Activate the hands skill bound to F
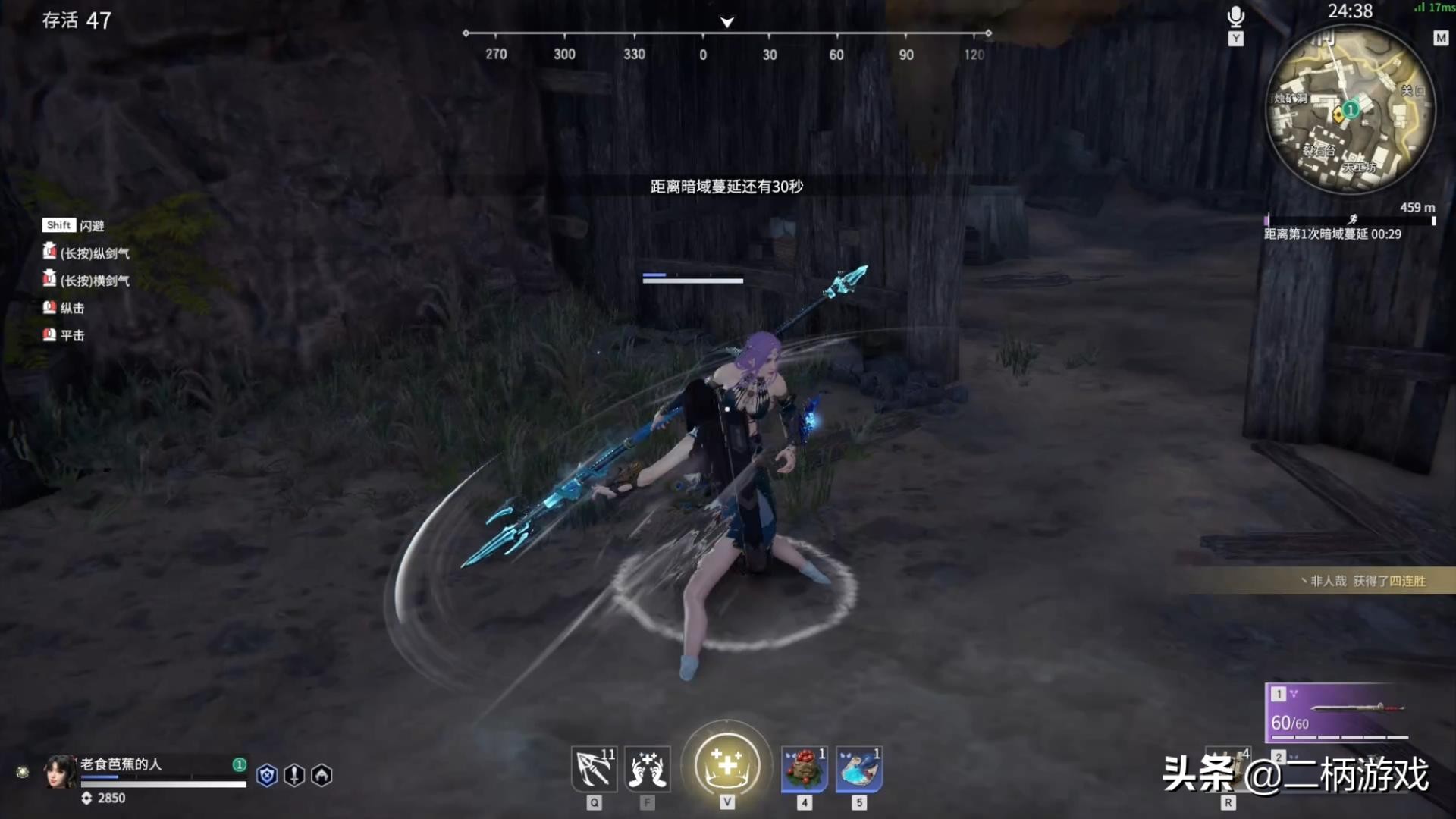Viewport: 1456px width, 819px height. 648,770
